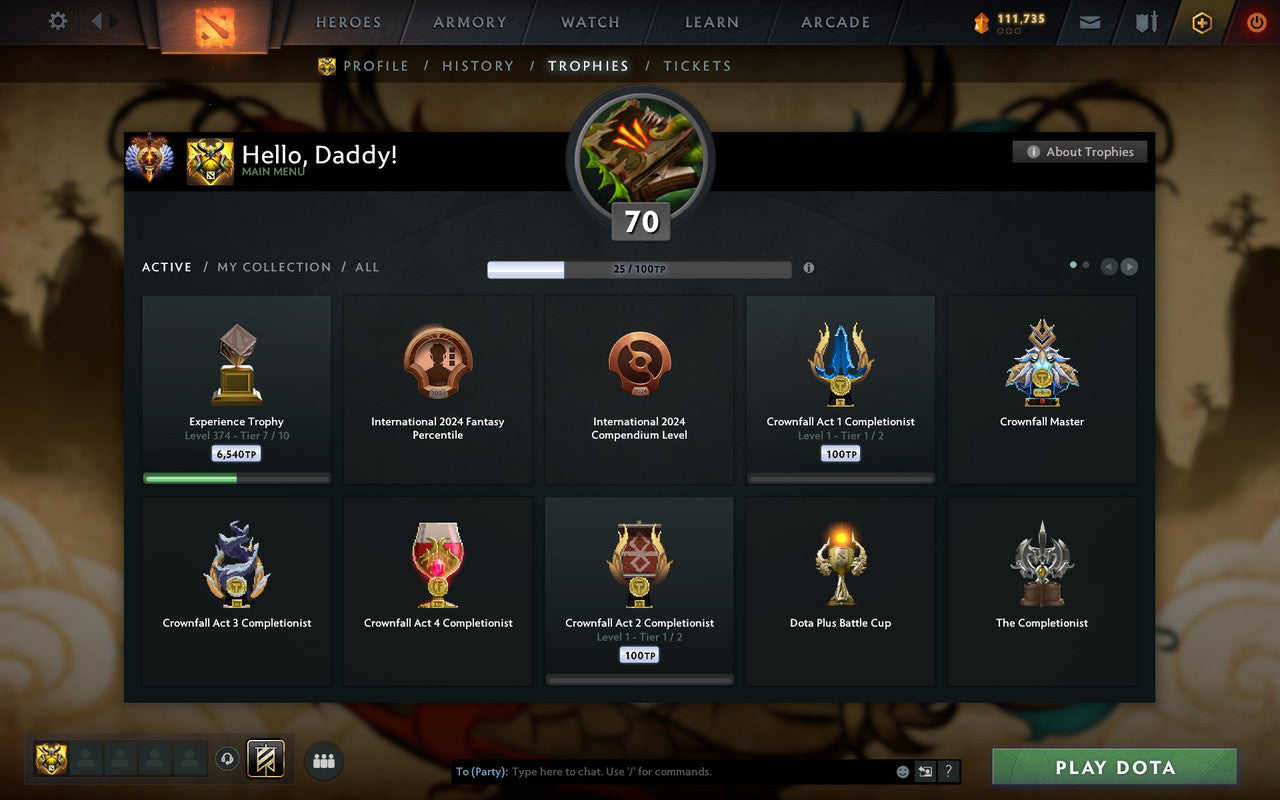Click the right pagination arrow for trophies

click(x=1129, y=267)
